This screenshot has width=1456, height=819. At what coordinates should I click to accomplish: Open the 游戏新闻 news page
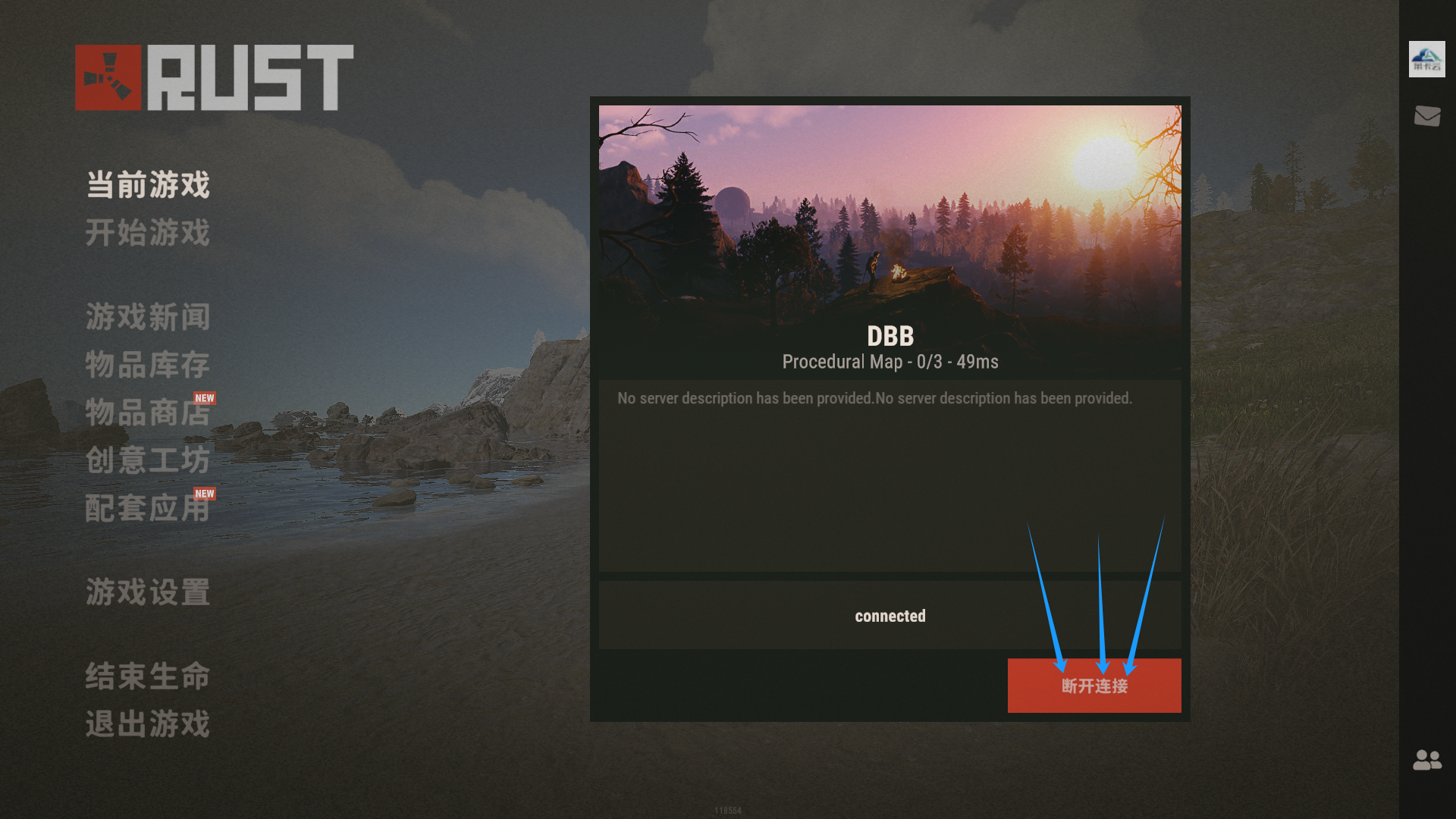tap(148, 317)
